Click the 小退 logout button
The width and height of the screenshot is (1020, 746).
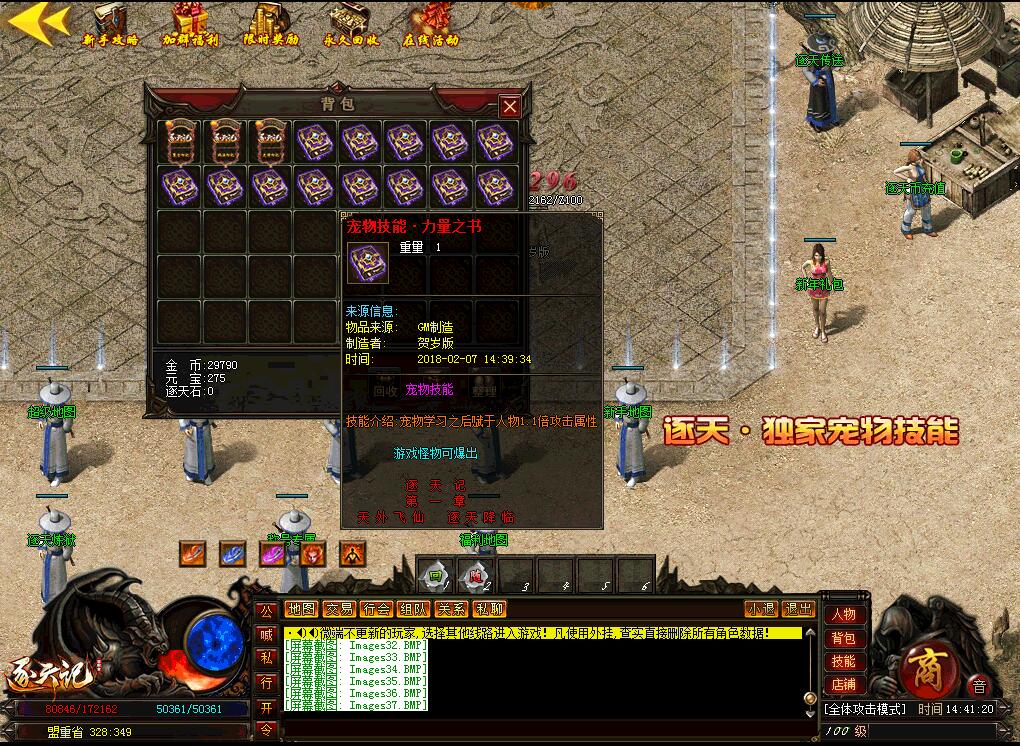[x=761, y=609]
